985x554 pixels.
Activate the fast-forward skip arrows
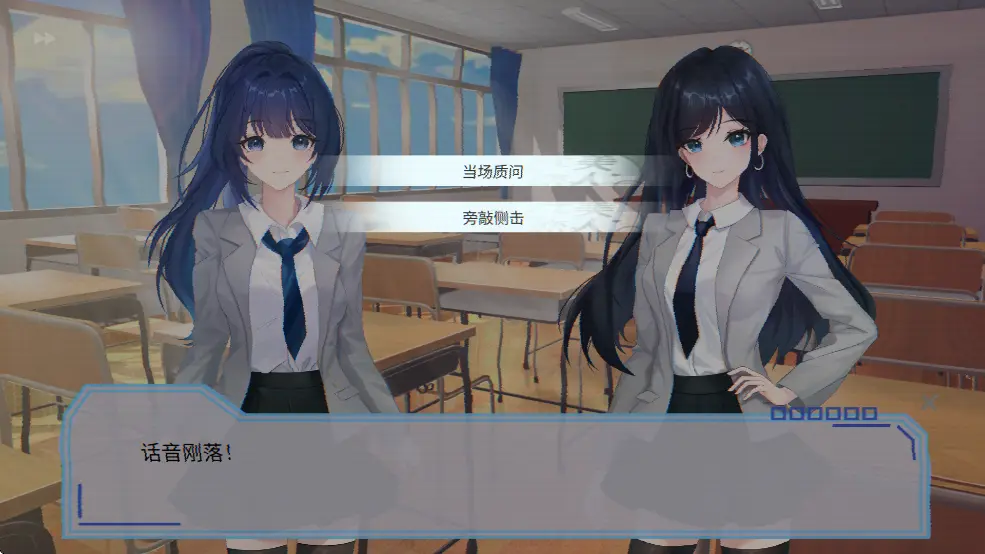tap(44, 39)
